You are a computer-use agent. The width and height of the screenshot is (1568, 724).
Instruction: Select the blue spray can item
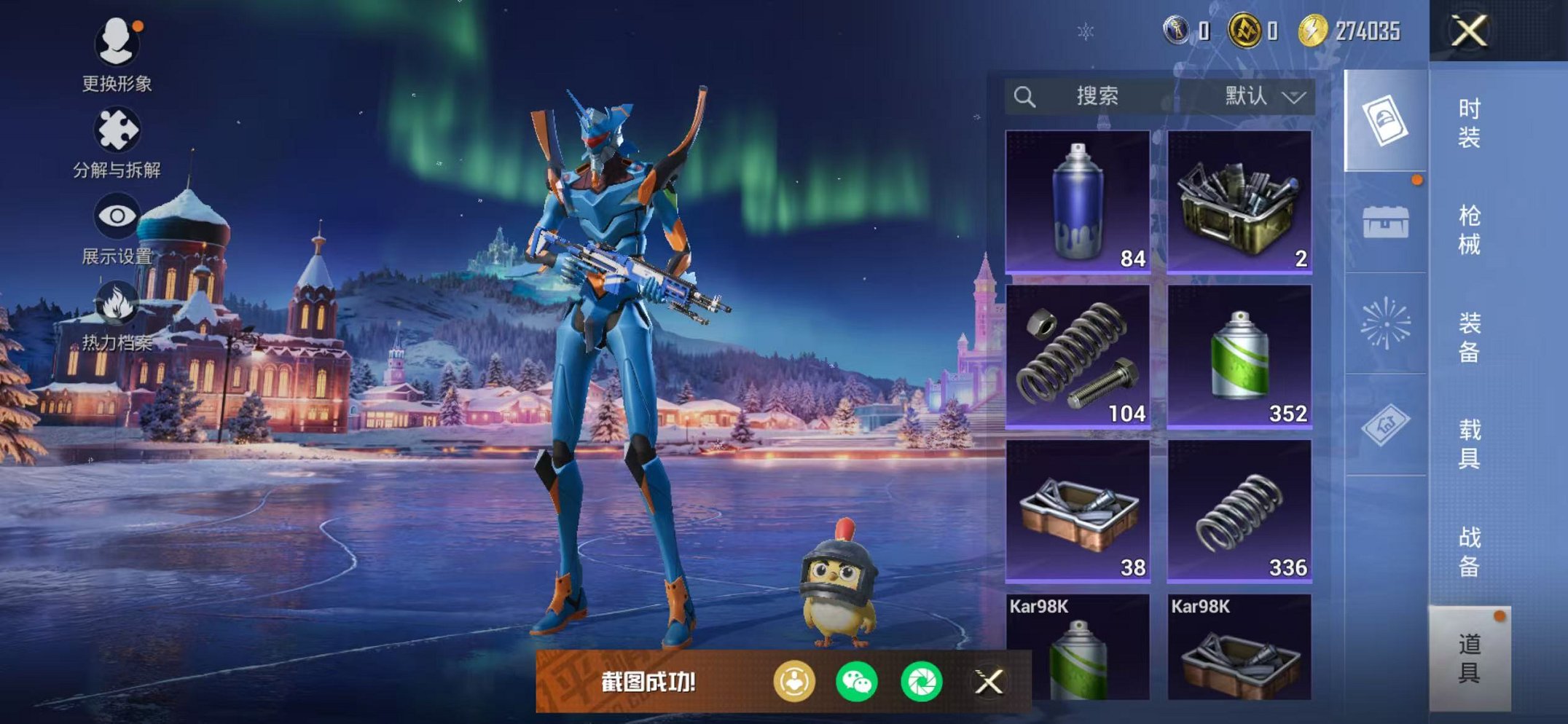(x=1078, y=202)
